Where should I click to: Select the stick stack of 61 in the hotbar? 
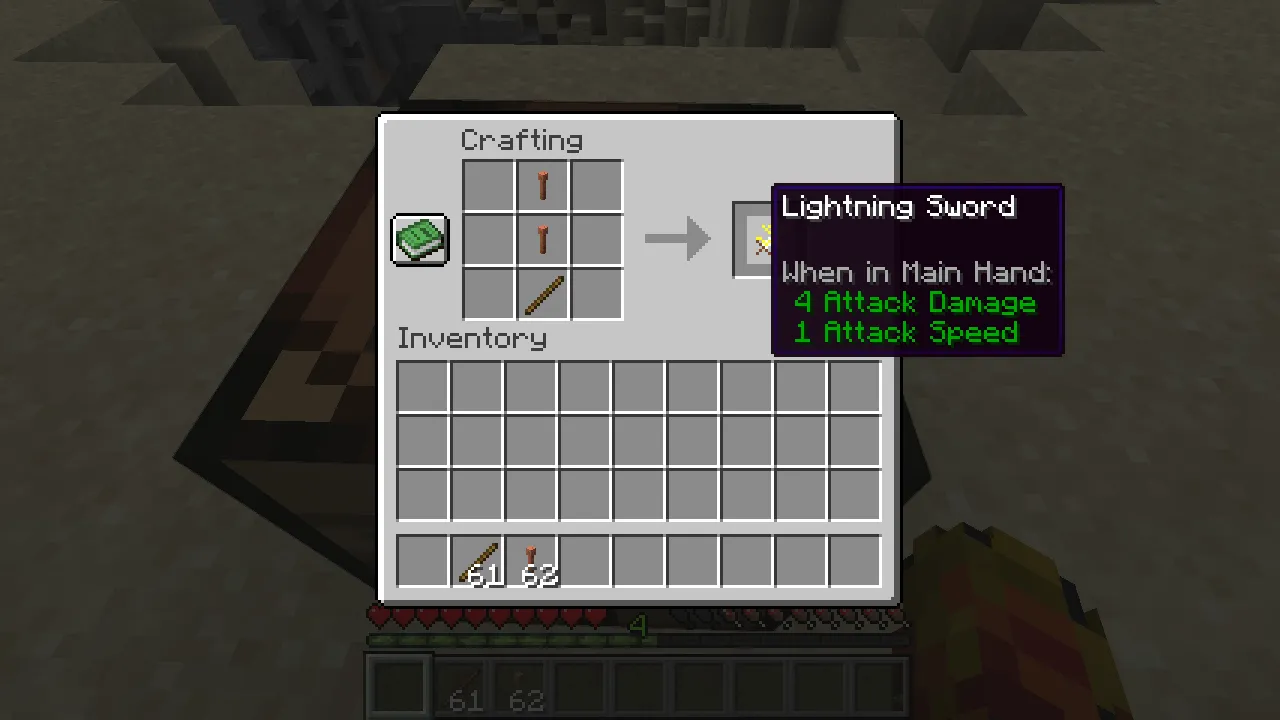tap(477, 561)
